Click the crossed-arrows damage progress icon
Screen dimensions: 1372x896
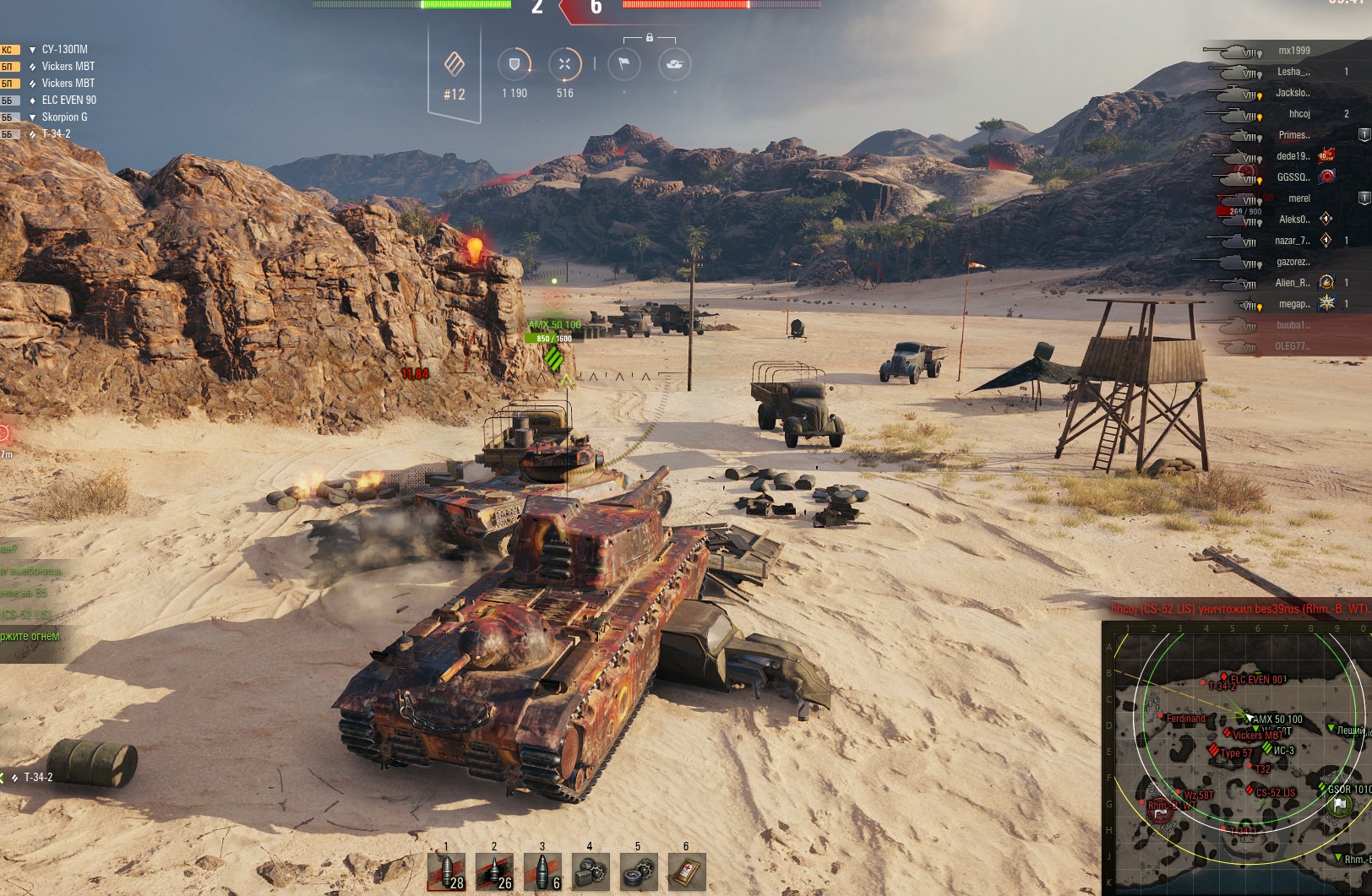click(x=564, y=64)
